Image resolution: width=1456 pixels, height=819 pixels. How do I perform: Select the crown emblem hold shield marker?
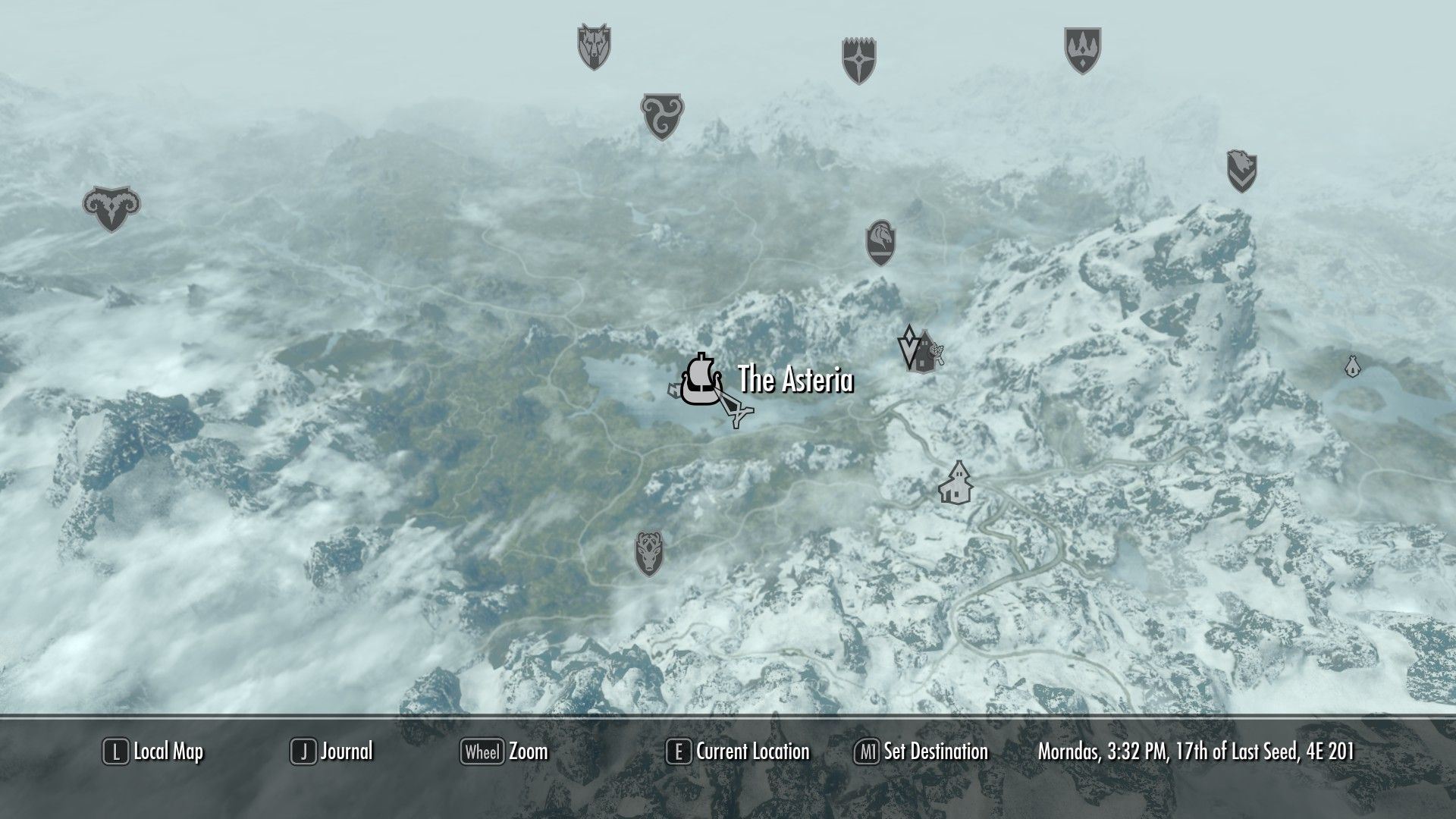[x=1082, y=50]
